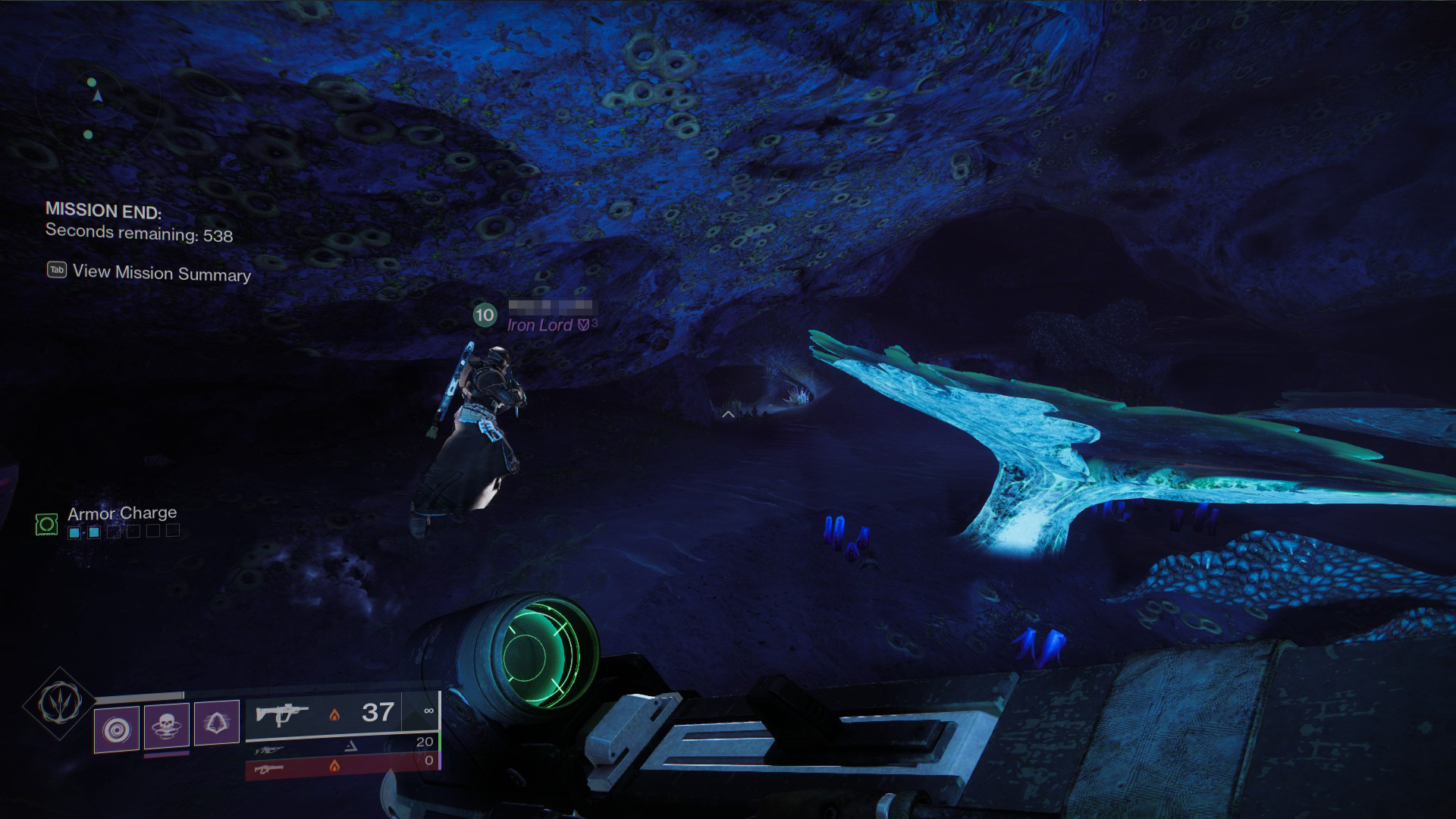Viewport: 1456px width, 819px height.
Task: Activate the trident Super ability icon
Action: (60, 704)
